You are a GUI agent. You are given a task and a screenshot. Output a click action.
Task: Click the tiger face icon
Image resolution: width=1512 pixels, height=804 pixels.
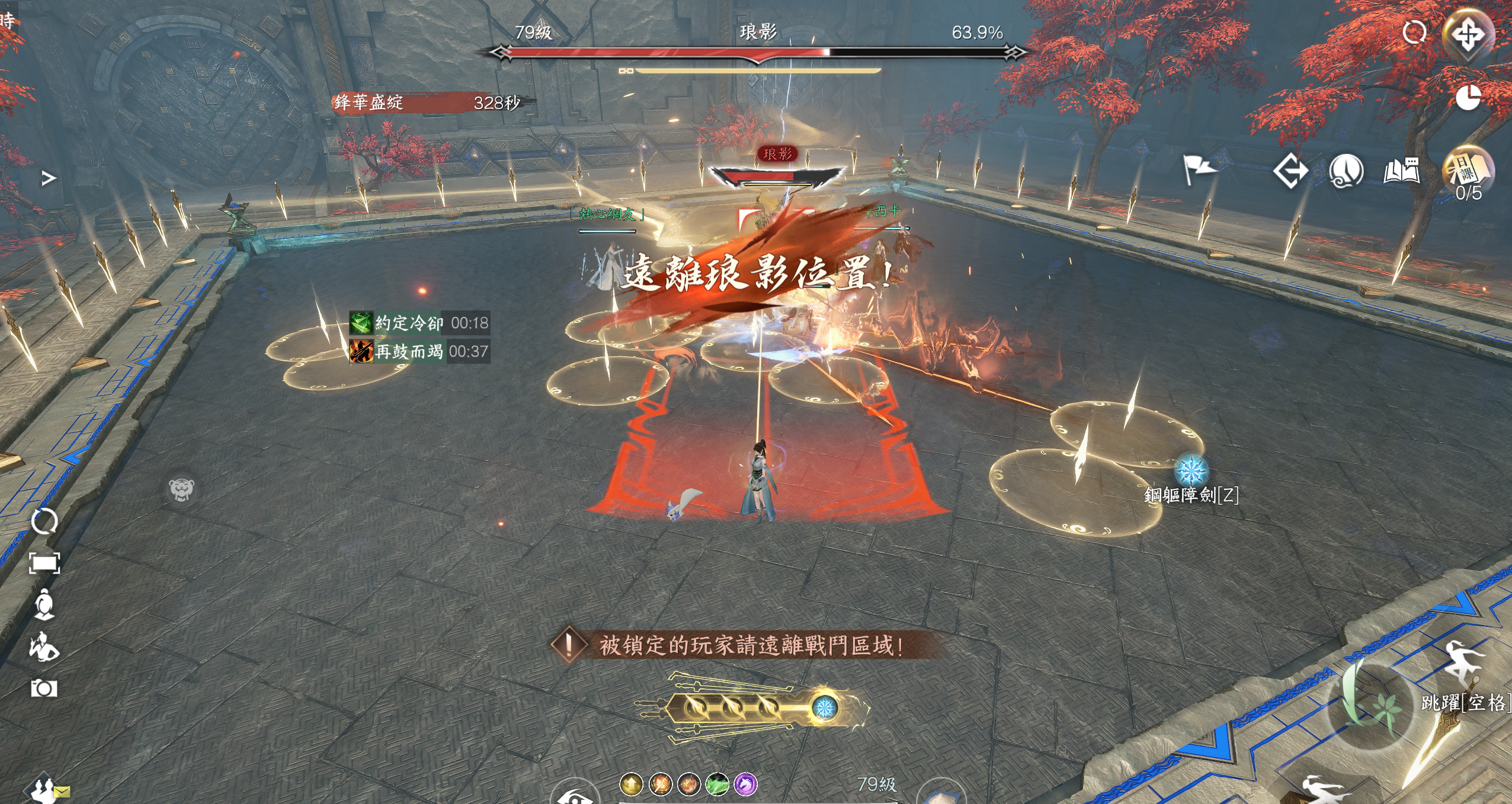point(181,489)
